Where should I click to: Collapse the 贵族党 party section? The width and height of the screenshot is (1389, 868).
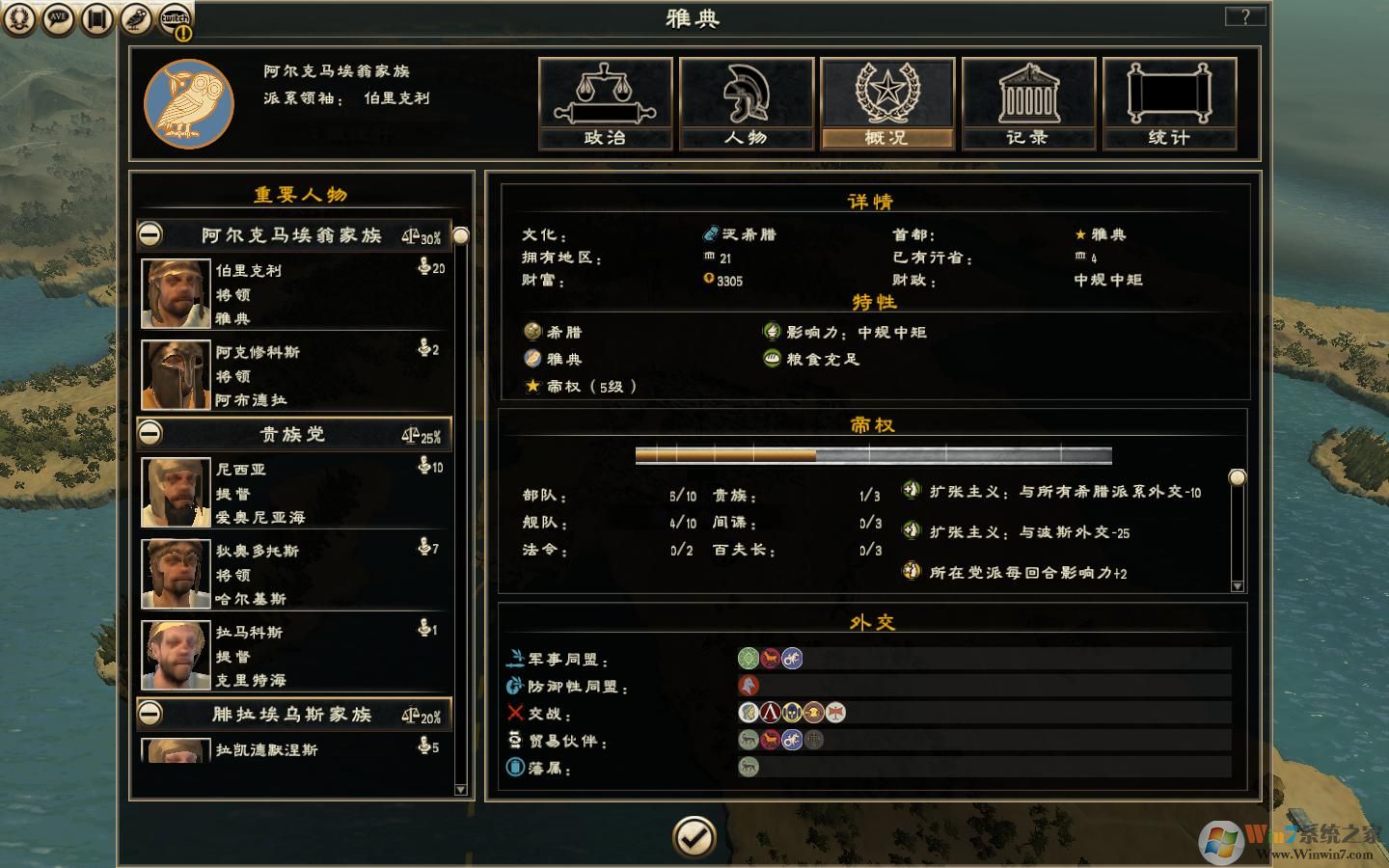click(150, 434)
